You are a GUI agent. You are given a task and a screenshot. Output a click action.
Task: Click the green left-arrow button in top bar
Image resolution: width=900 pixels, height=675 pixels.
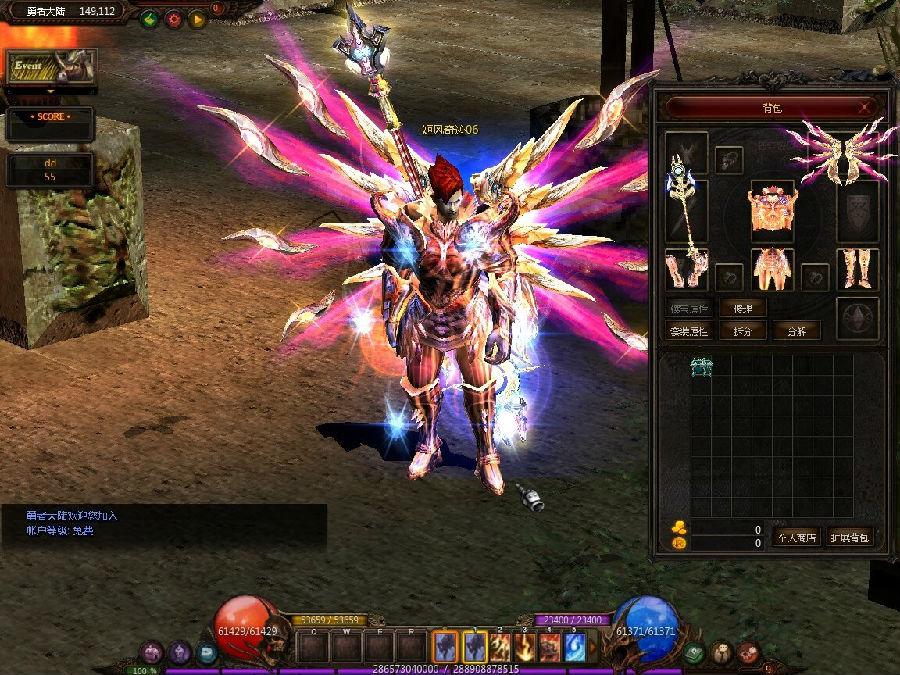[x=150, y=19]
